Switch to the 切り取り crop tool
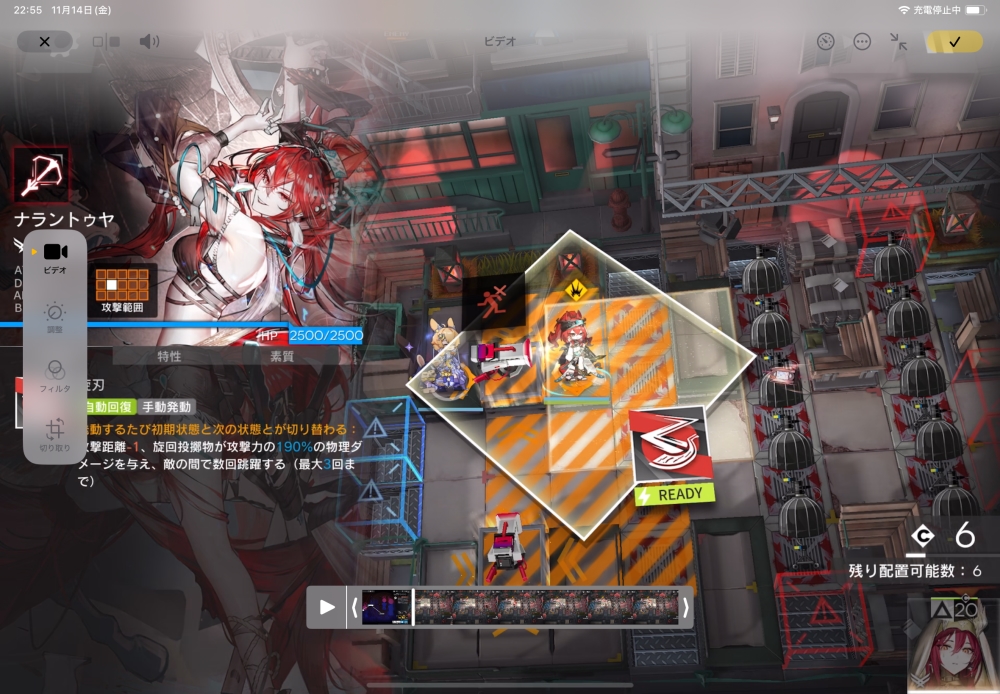The height and width of the screenshot is (694, 1000). [x=56, y=435]
